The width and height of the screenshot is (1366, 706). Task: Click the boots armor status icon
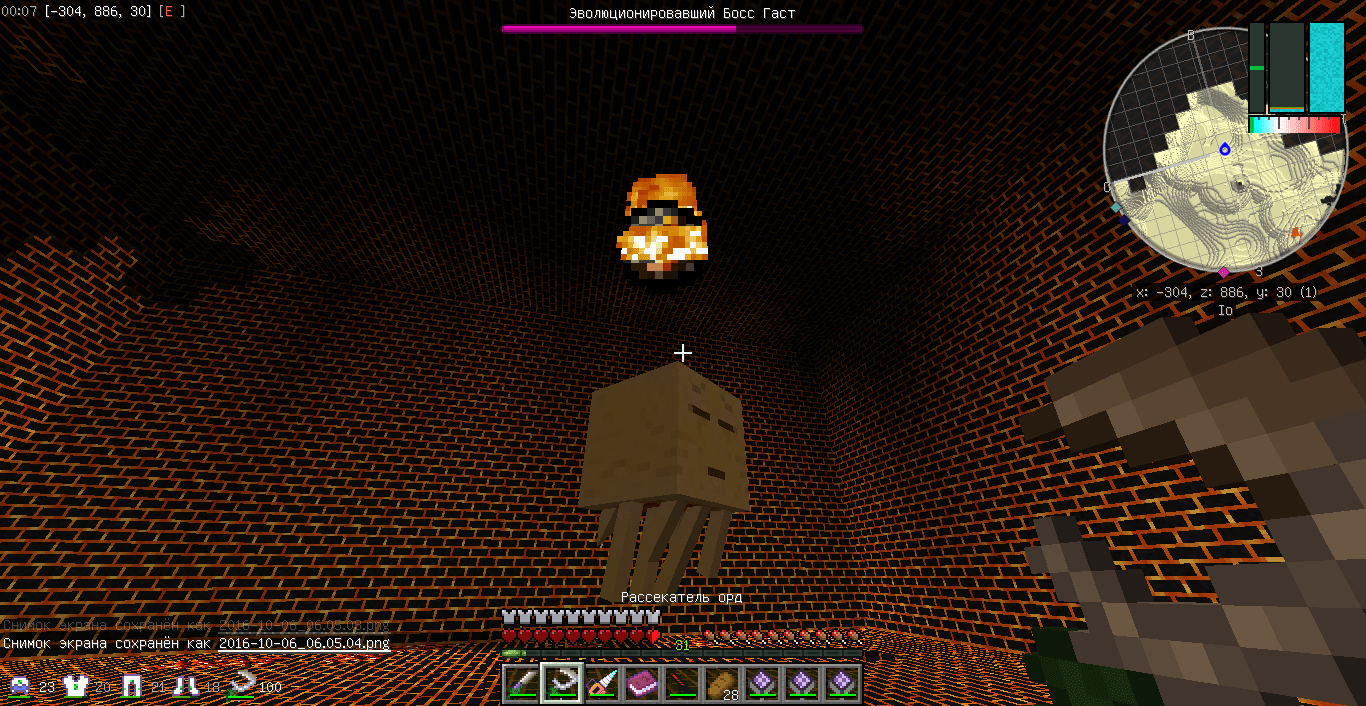(x=186, y=686)
